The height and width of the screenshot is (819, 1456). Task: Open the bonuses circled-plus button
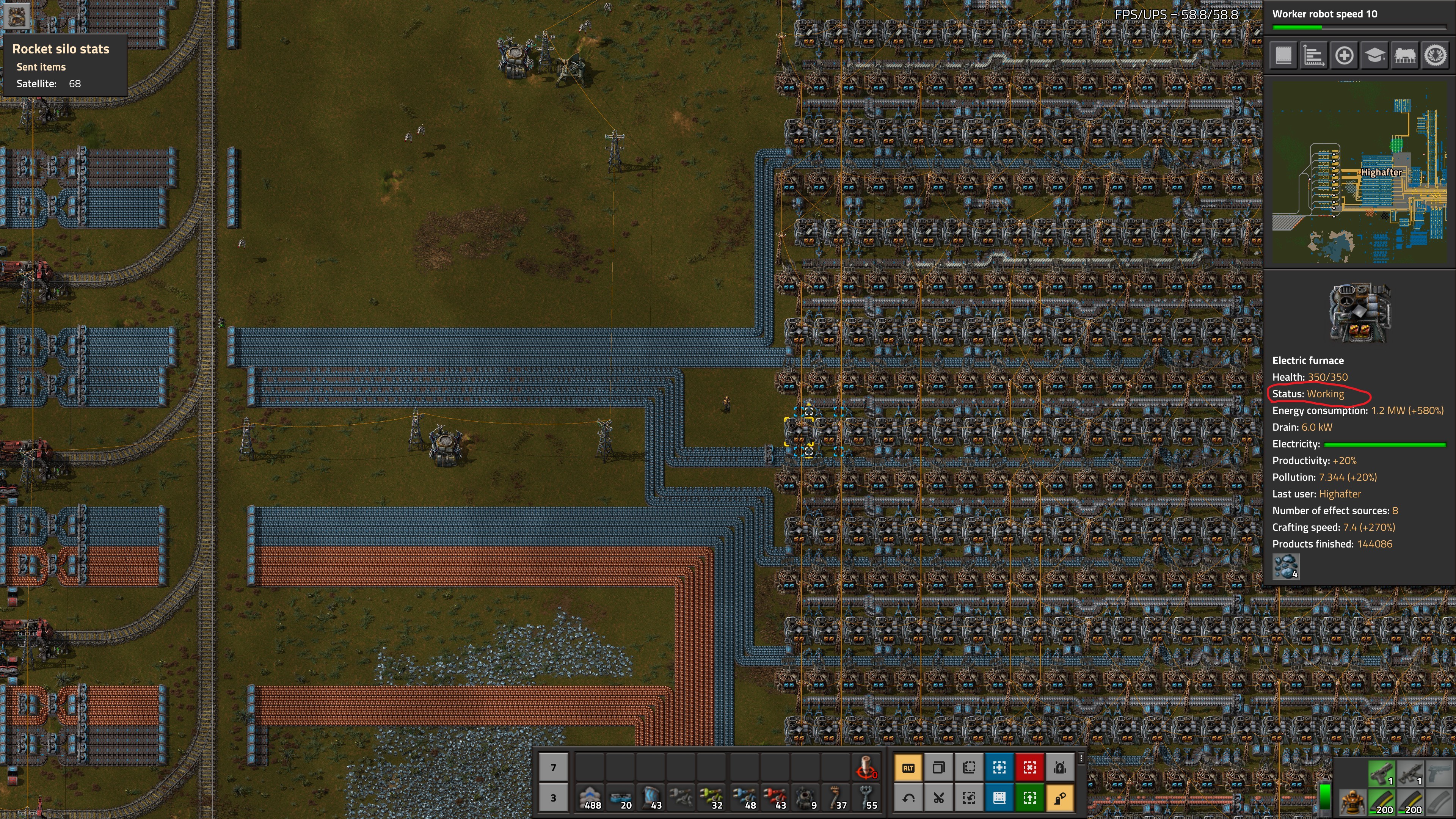pyautogui.click(x=1344, y=55)
